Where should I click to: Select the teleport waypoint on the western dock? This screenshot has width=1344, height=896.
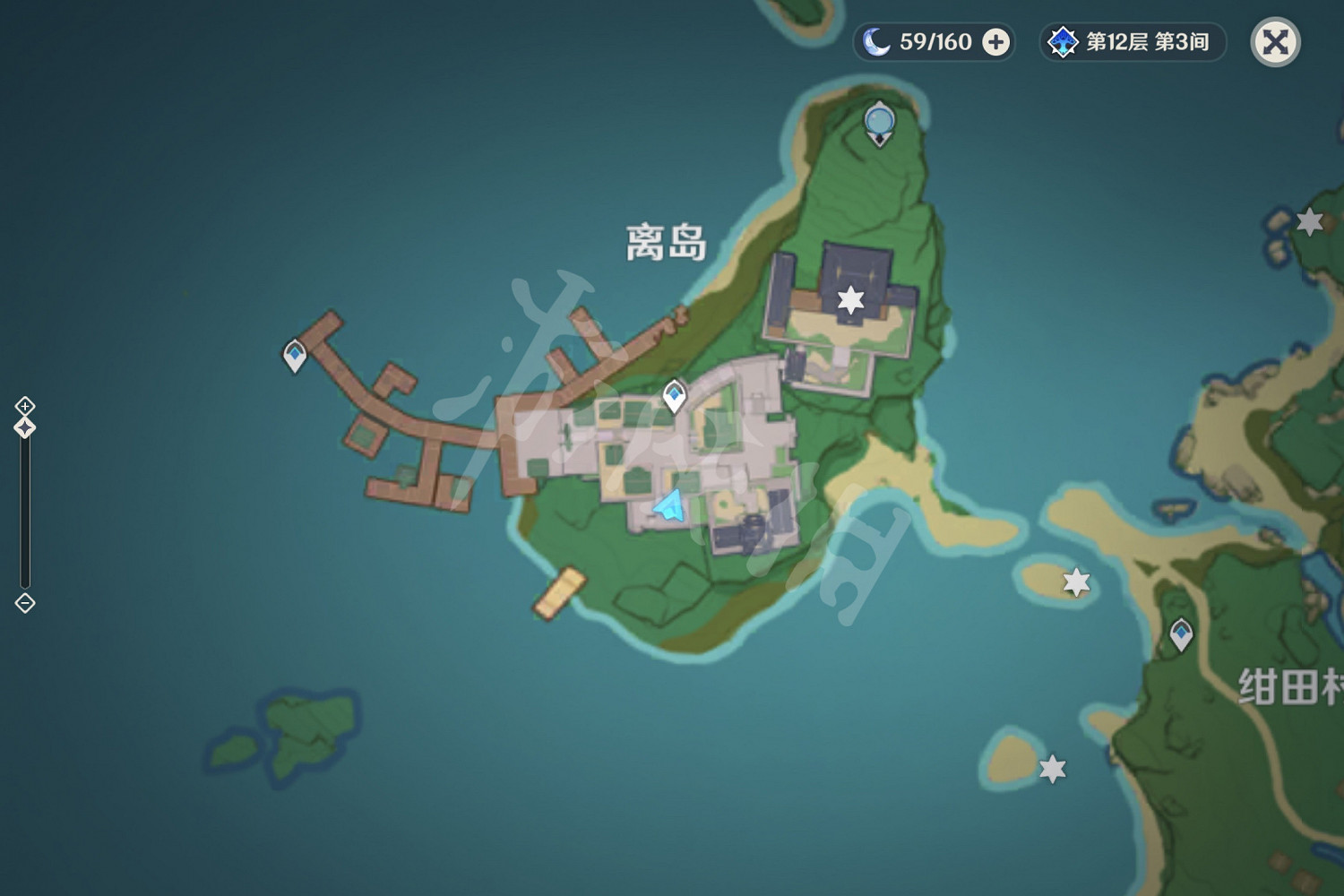point(293,353)
